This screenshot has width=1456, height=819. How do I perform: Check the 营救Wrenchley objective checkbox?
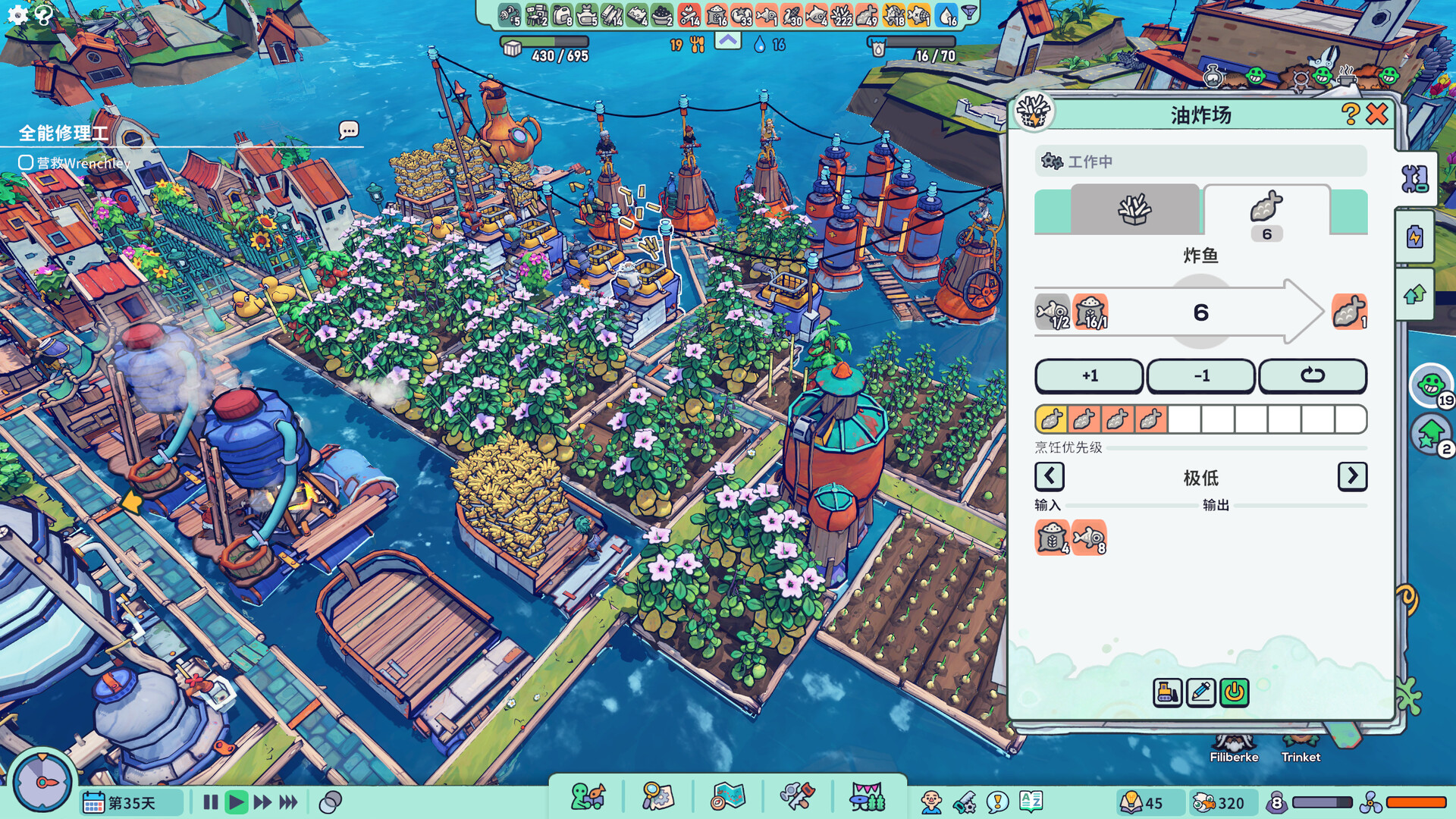tap(24, 163)
